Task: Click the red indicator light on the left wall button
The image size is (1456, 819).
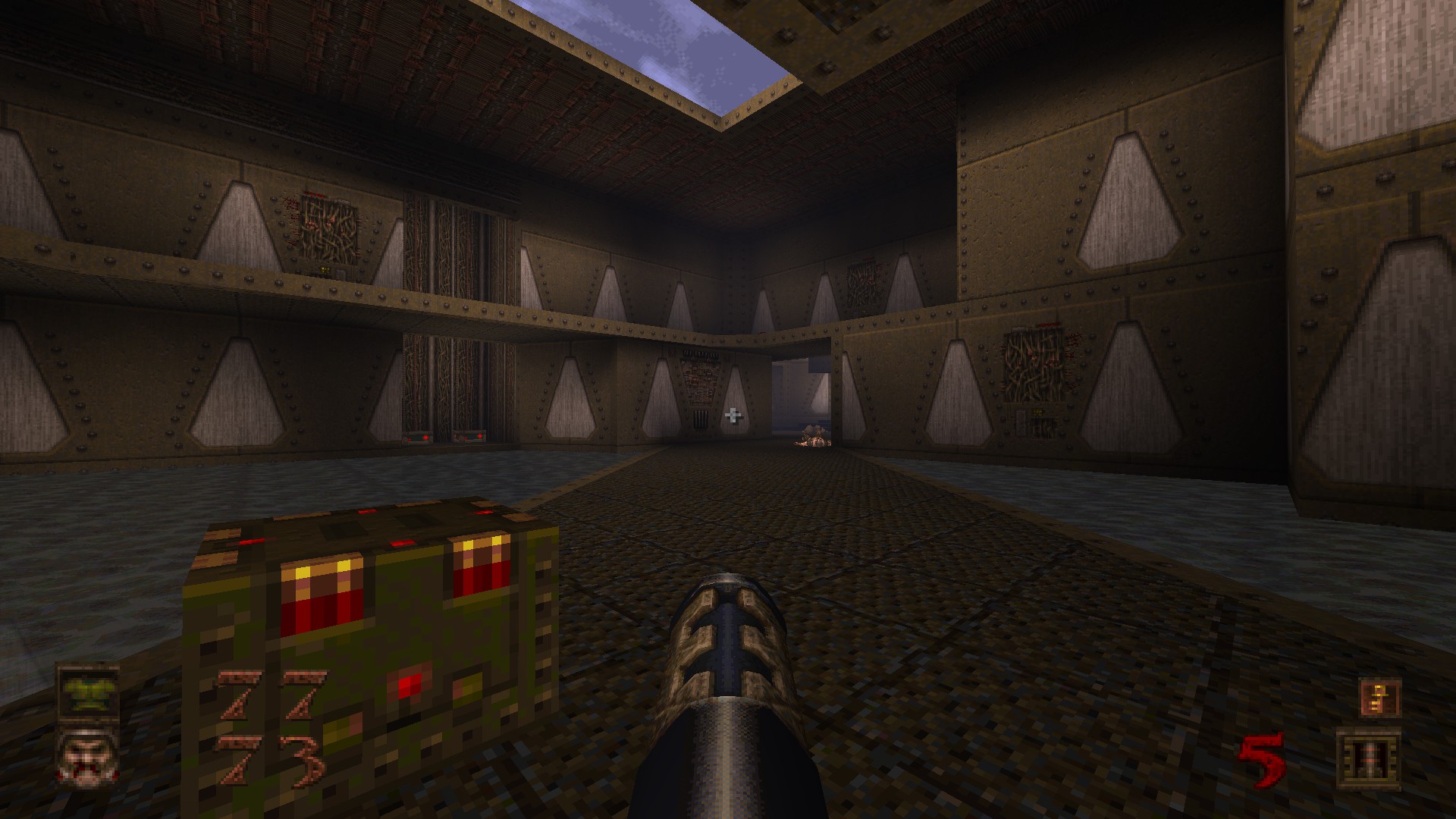Action: (x=427, y=438)
